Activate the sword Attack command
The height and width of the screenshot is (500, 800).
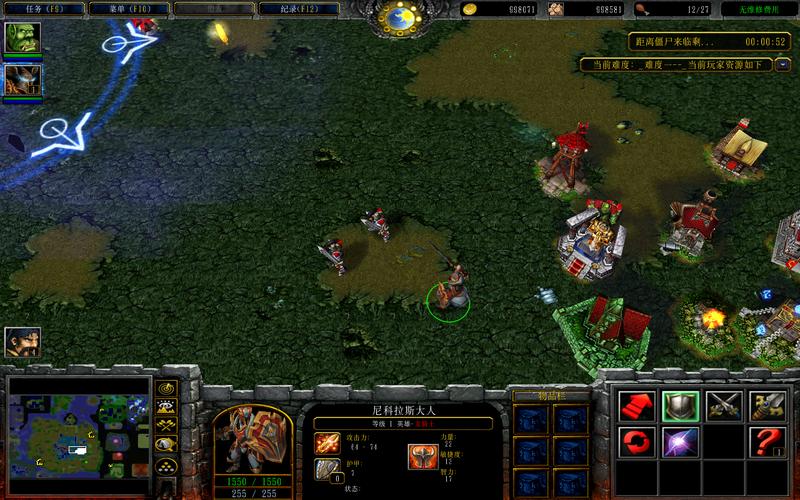[x=766, y=404]
